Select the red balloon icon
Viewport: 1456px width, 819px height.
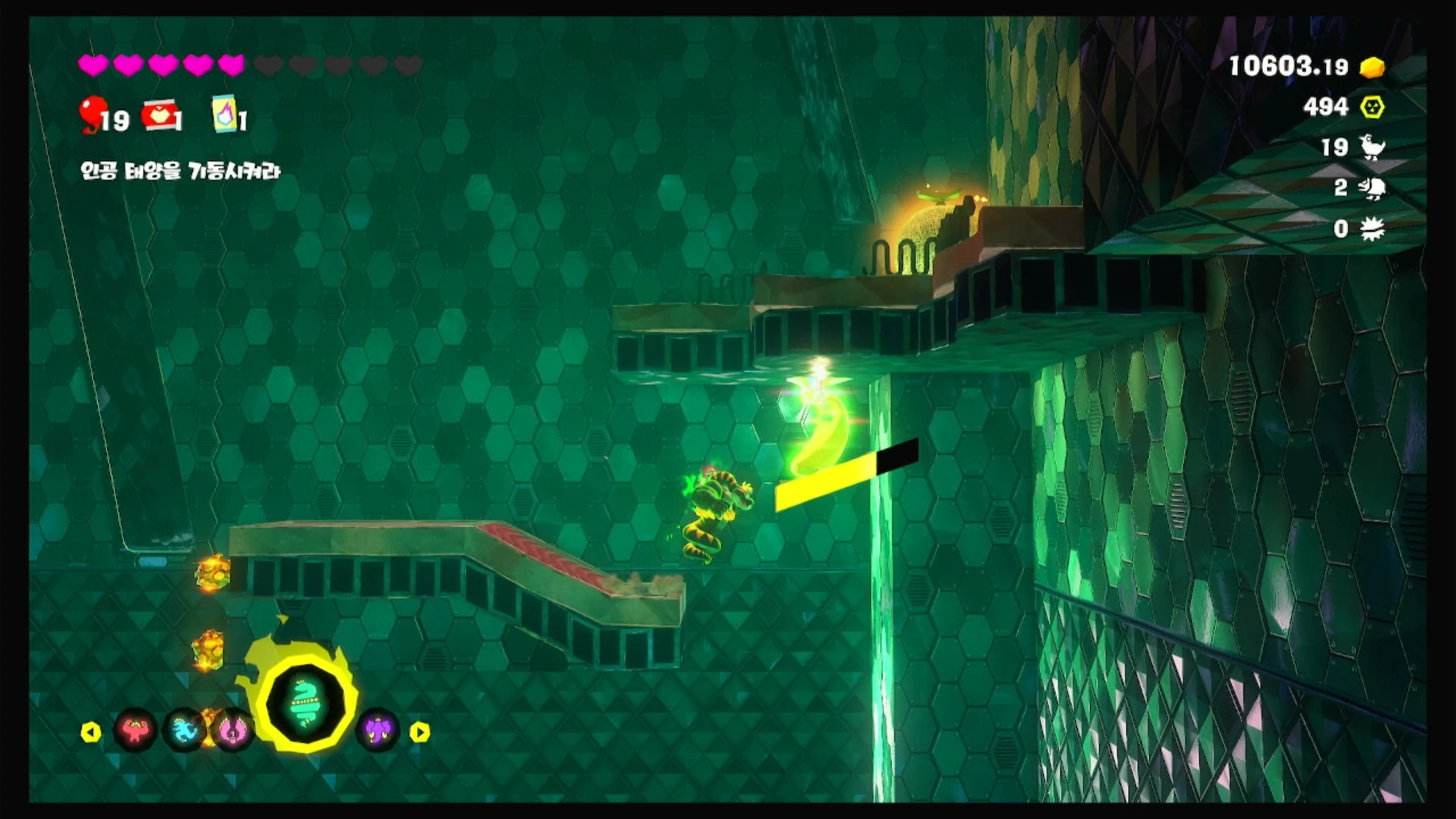coord(92,113)
